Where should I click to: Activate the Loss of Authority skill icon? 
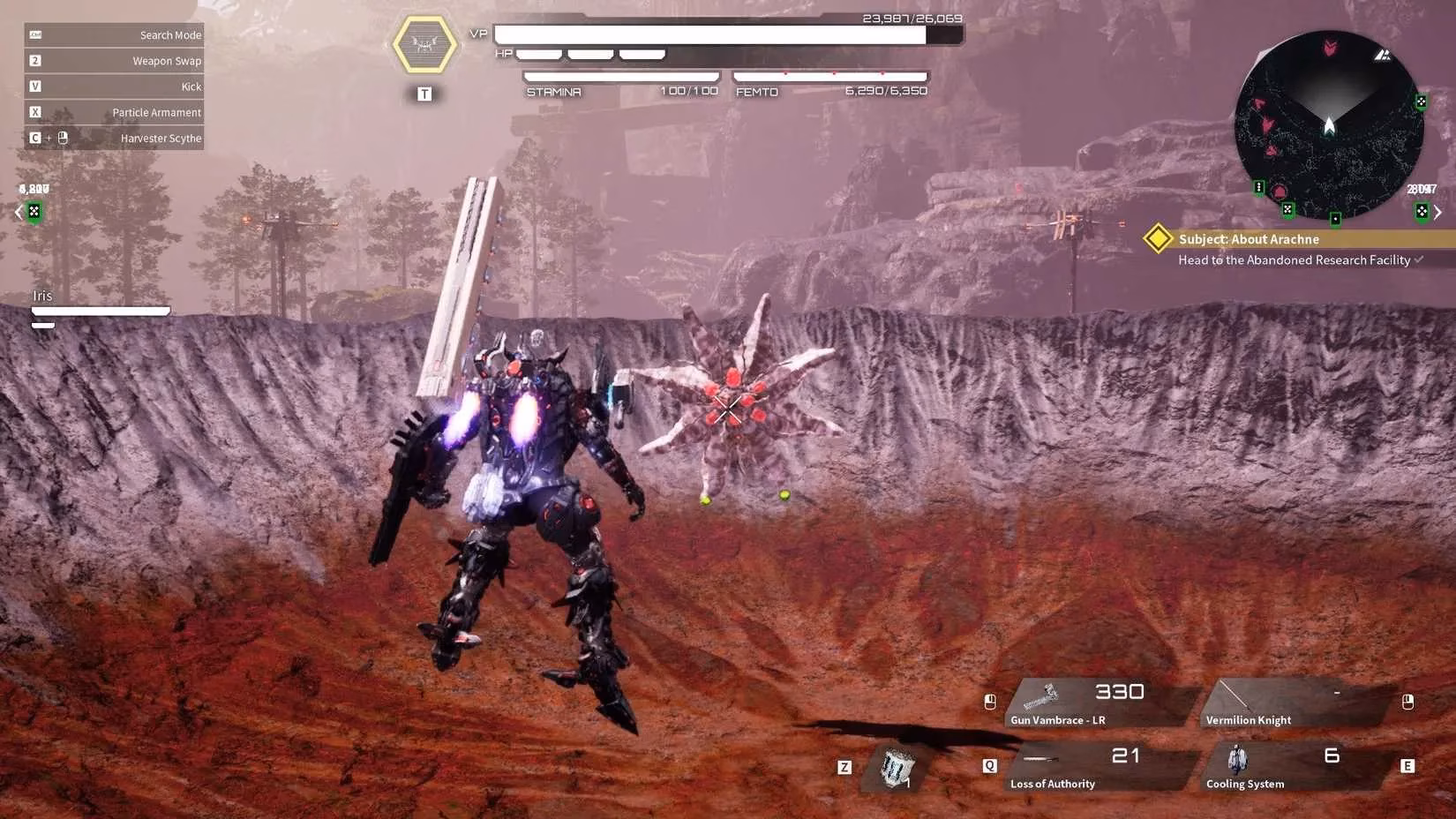[1041, 759]
